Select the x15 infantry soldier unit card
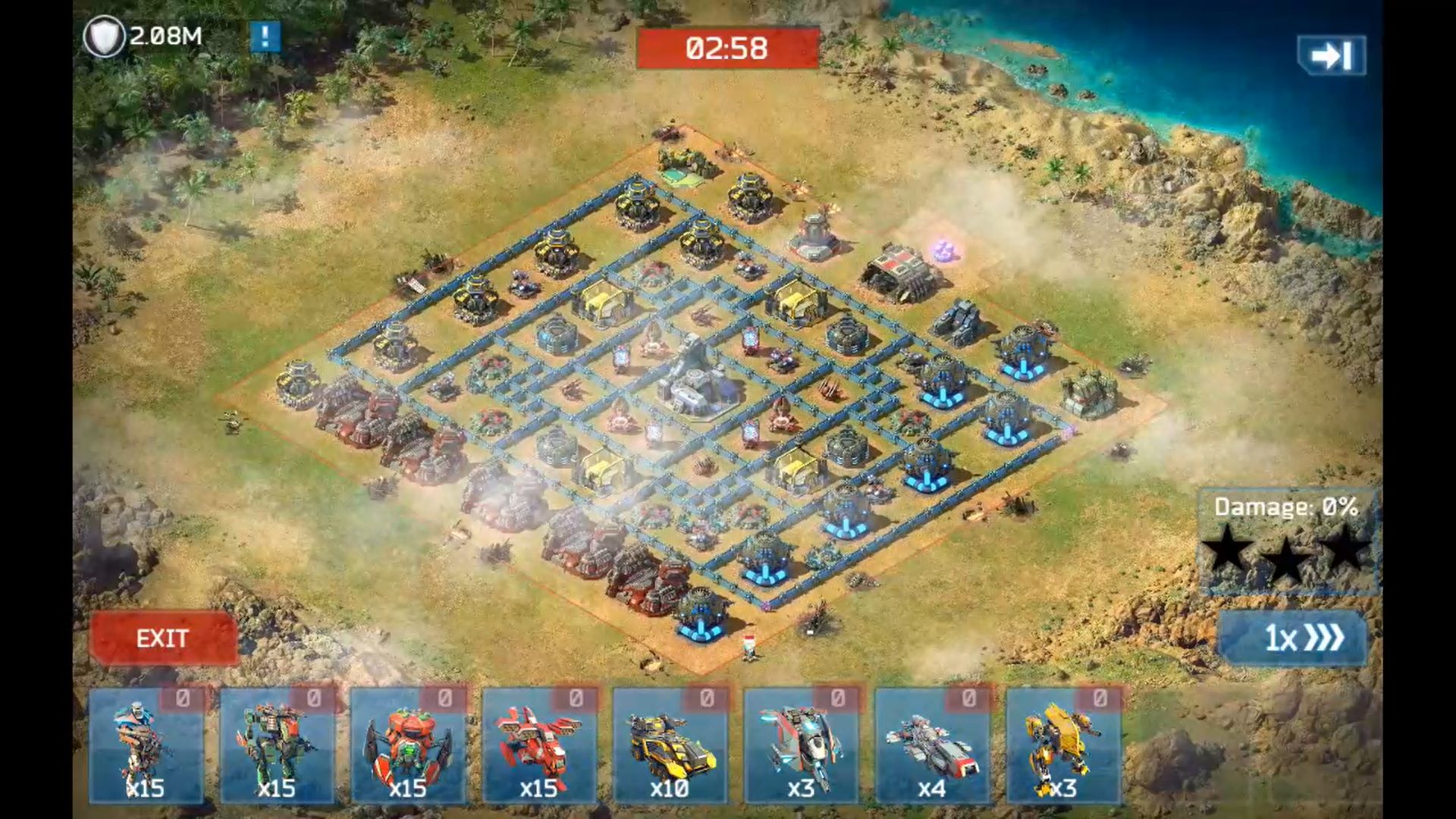This screenshot has height=819, width=1456. 146,745
